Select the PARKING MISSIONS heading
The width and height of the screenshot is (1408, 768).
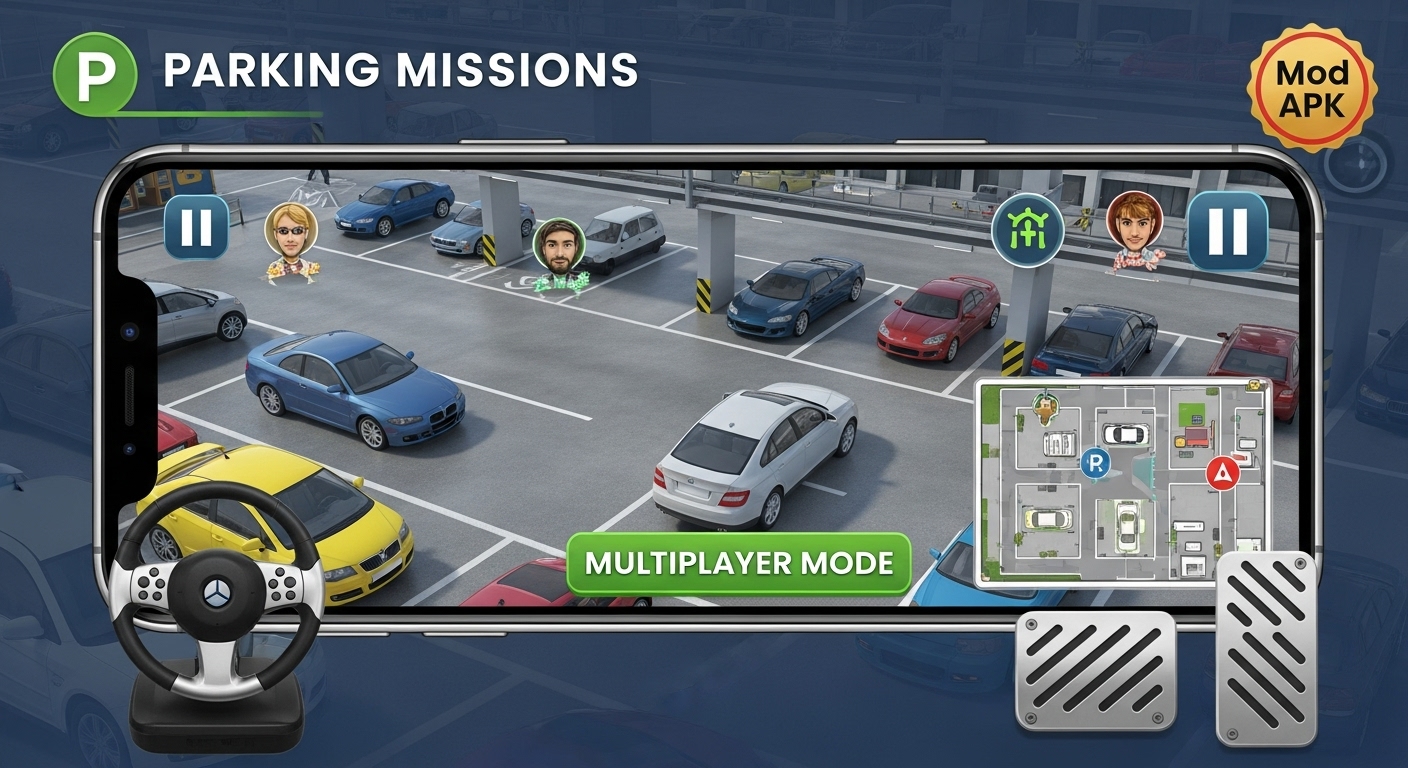[x=400, y=68]
